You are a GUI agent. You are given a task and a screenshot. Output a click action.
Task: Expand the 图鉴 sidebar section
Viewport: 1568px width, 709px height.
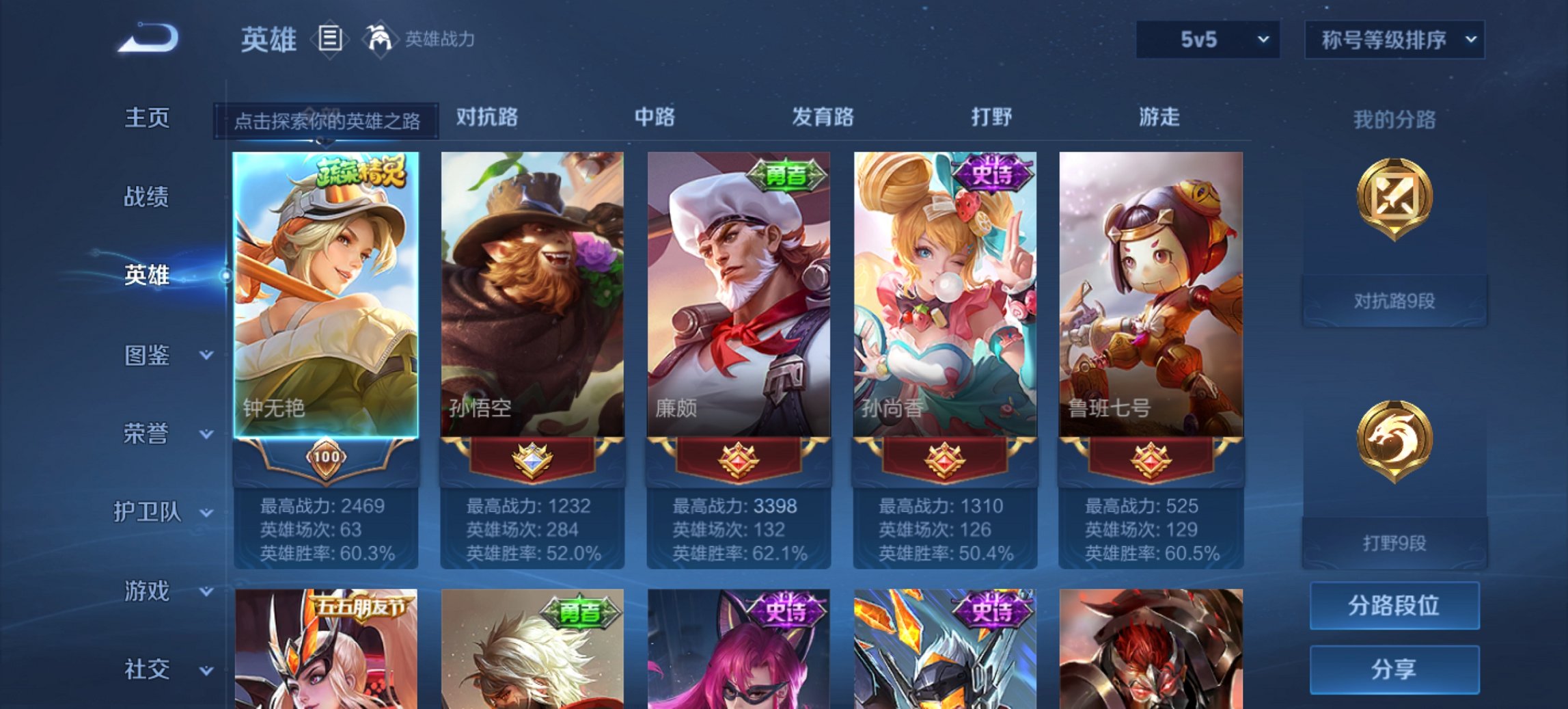[149, 356]
